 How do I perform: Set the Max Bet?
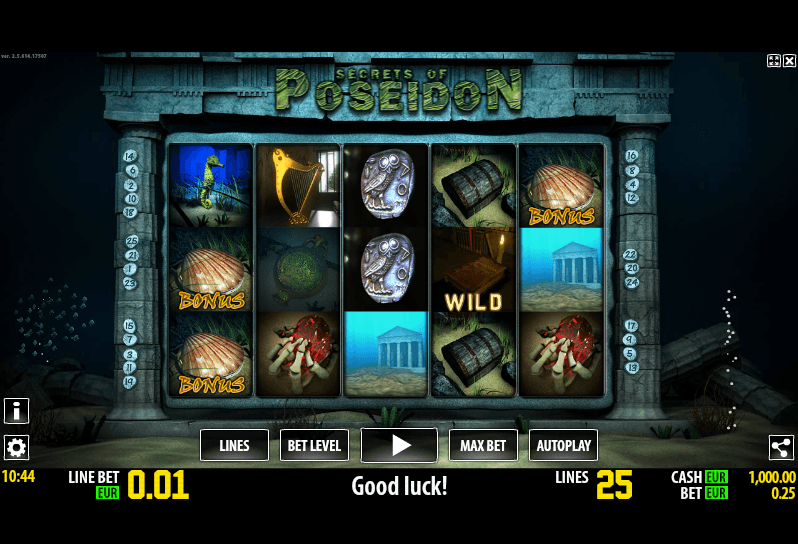point(483,445)
